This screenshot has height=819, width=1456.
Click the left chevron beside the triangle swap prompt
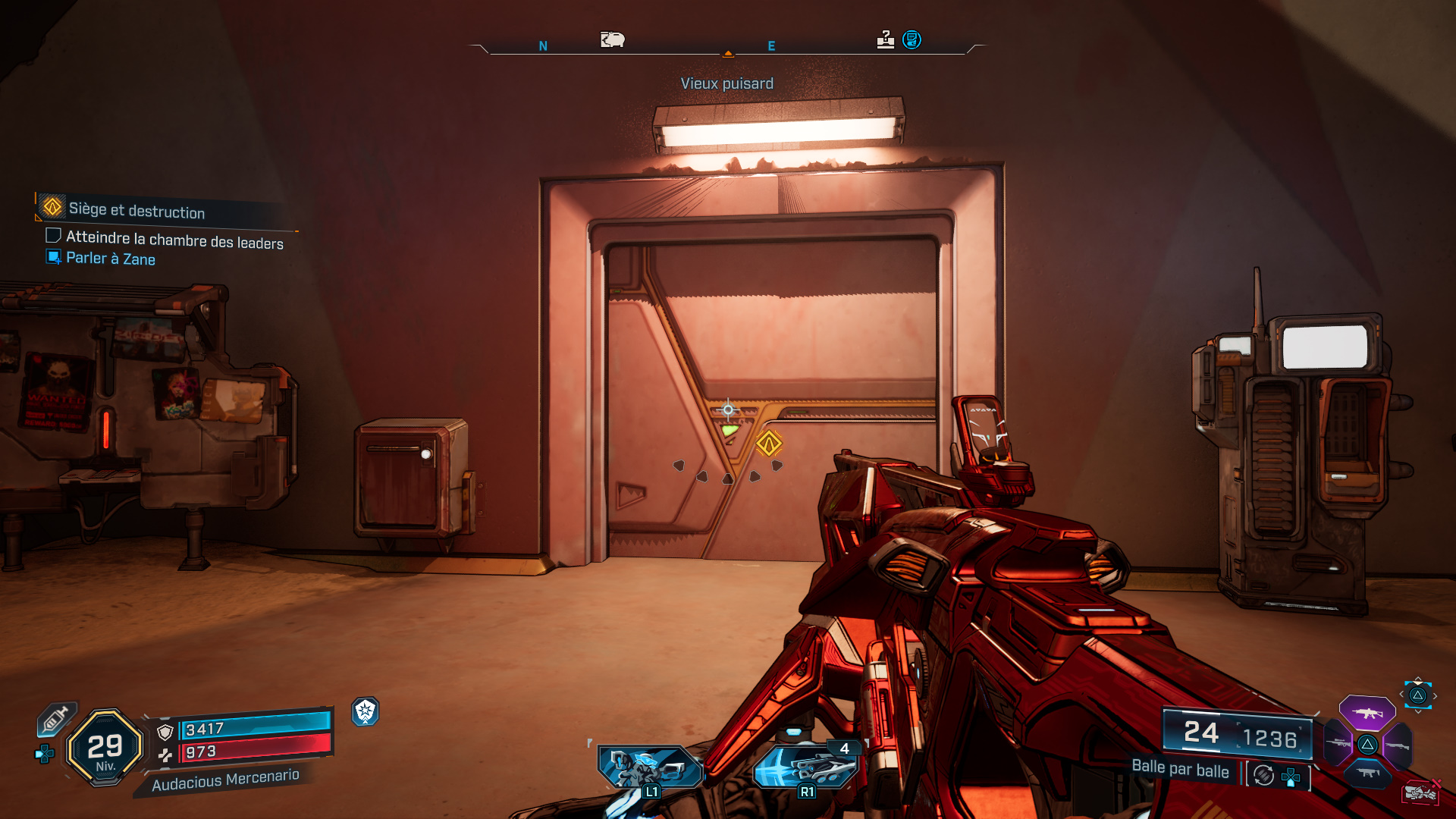point(1402,695)
